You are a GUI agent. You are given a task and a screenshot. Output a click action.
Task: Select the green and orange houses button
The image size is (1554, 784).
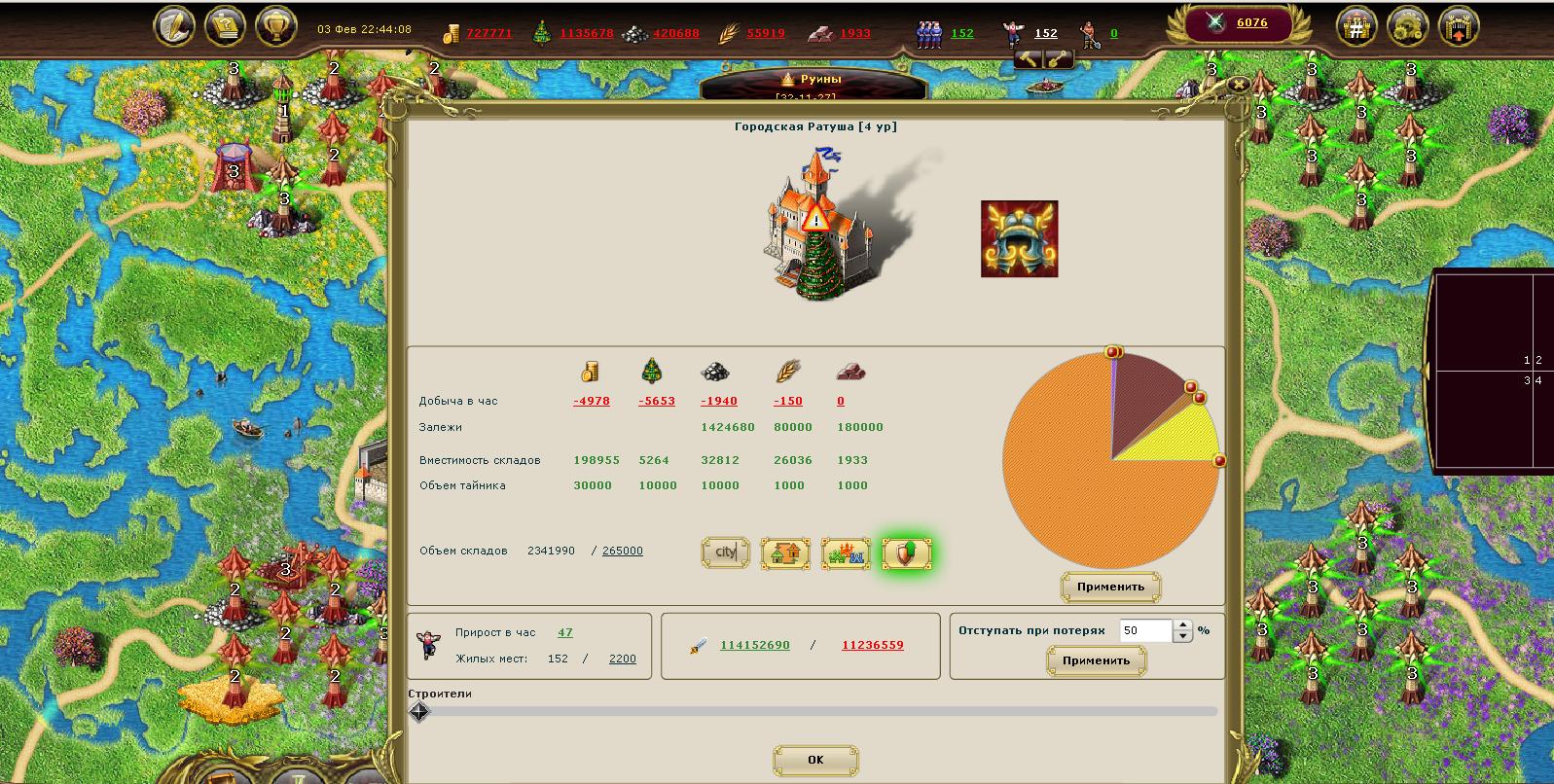coord(785,553)
